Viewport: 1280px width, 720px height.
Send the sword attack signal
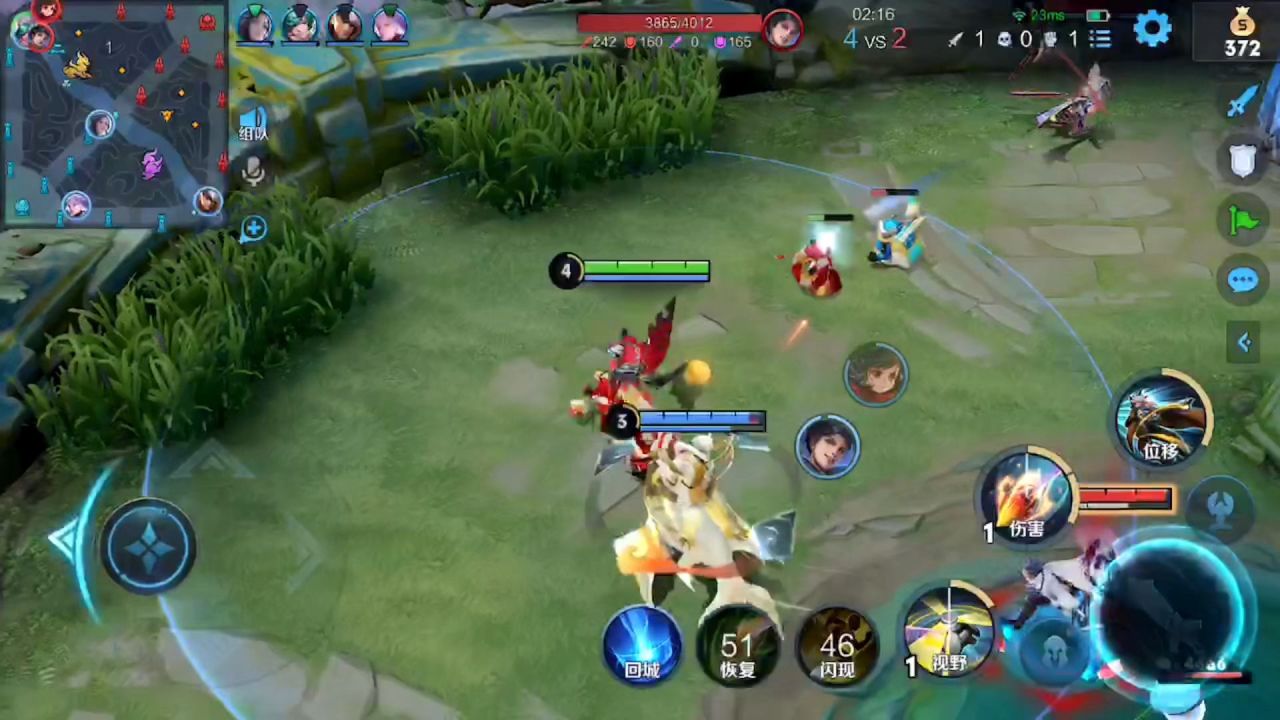click(1242, 101)
